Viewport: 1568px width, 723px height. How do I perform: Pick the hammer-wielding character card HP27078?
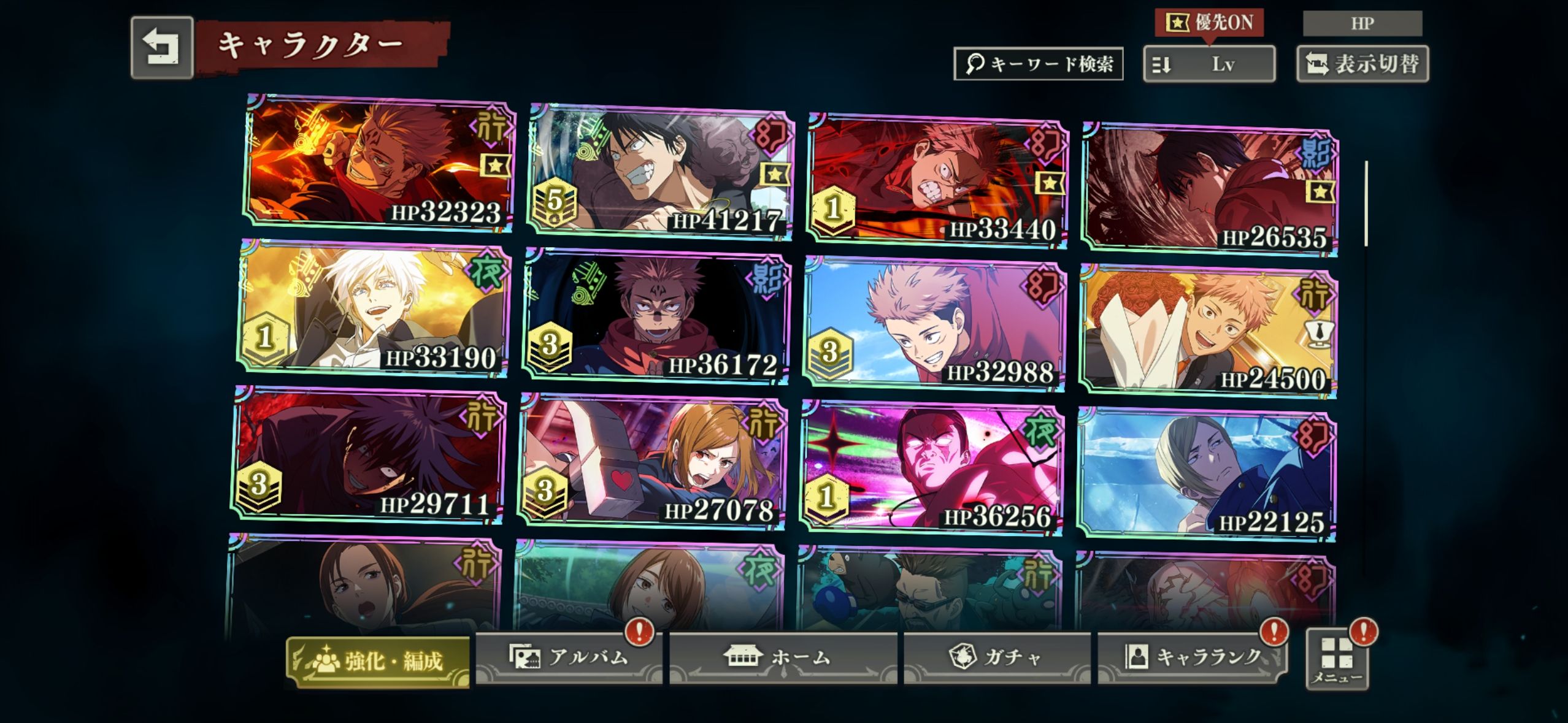tap(652, 462)
